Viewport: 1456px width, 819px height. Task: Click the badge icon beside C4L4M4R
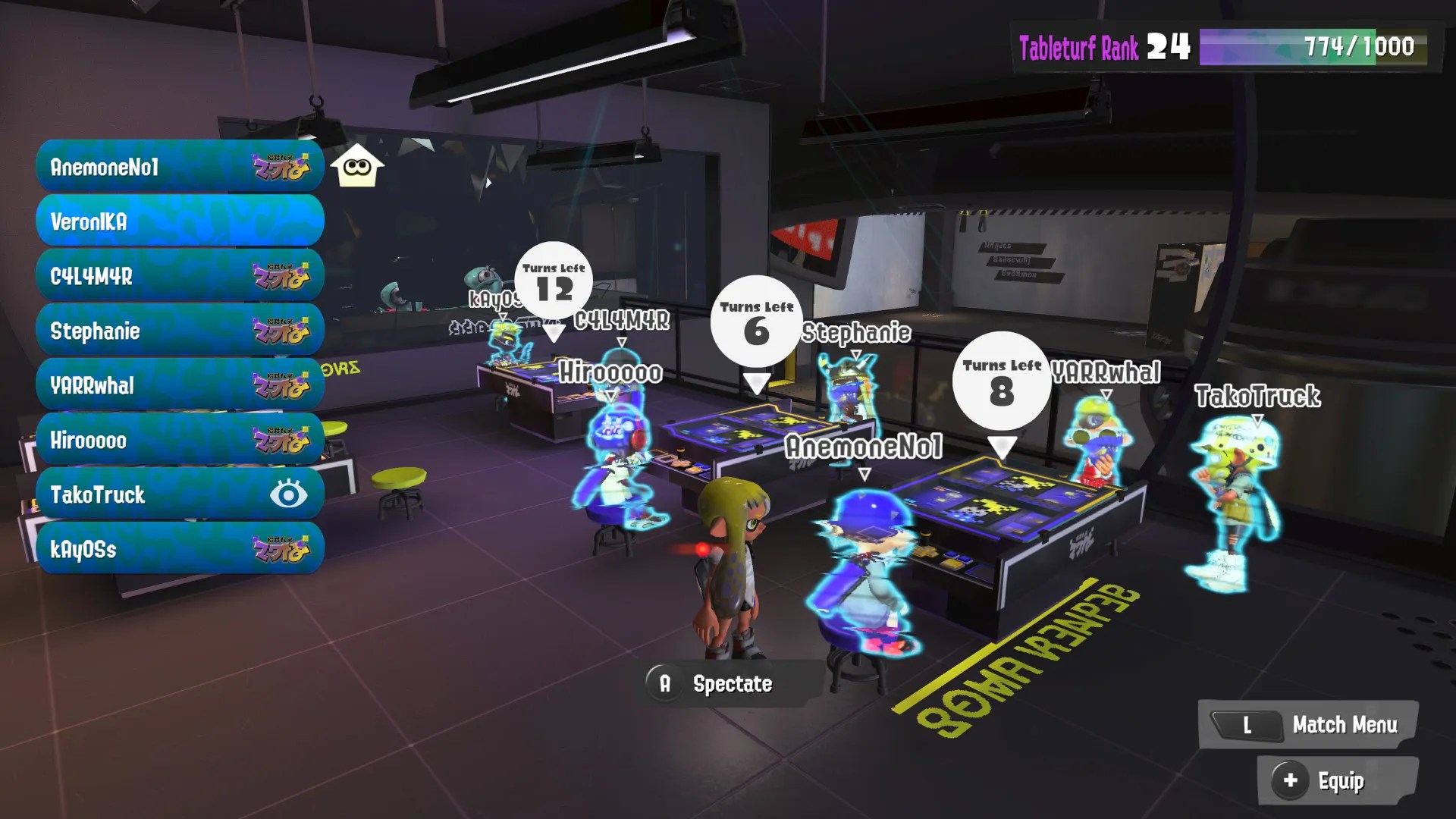[x=281, y=275]
